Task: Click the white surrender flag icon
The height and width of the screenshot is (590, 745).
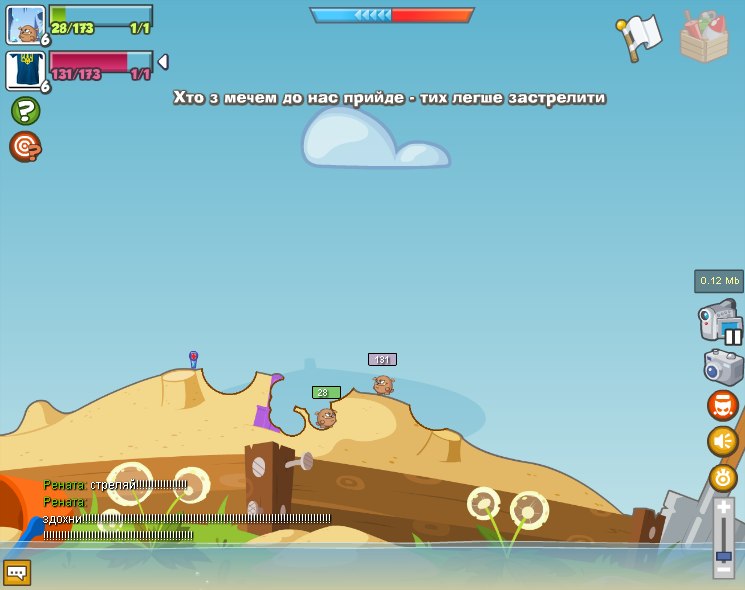Action: pyautogui.click(x=640, y=37)
